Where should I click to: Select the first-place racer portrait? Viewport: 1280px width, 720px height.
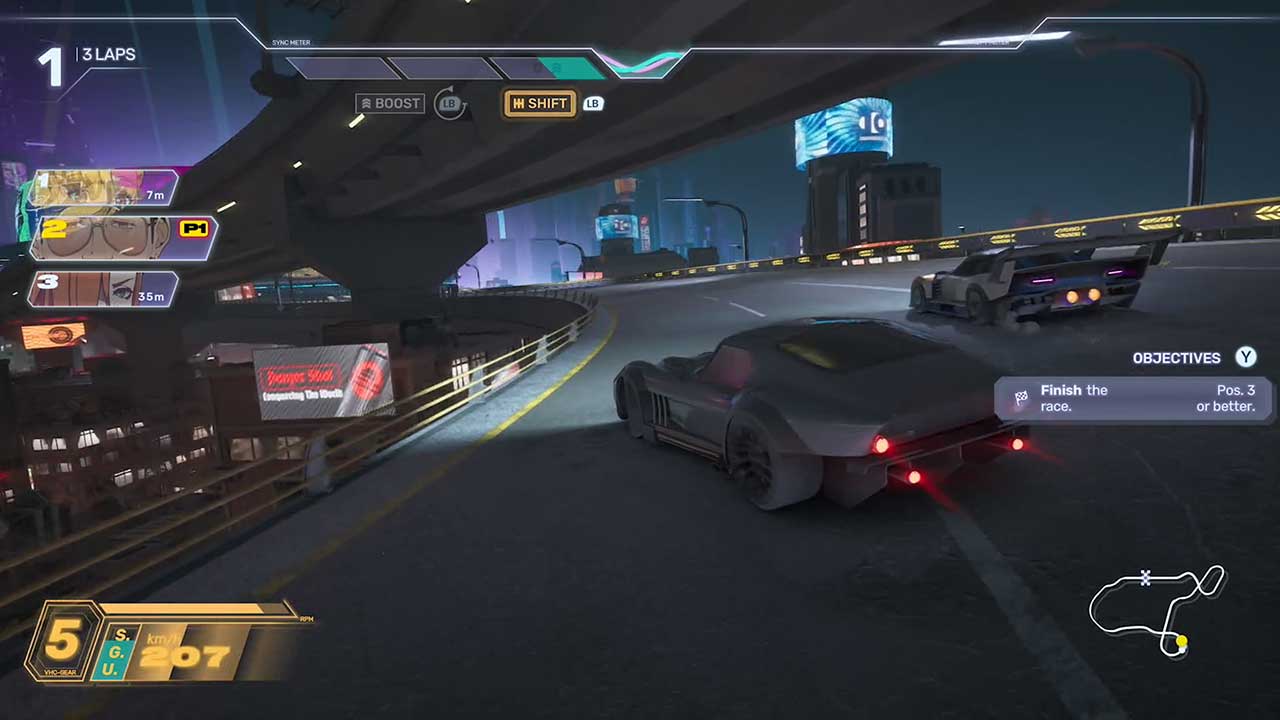point(103,188)
